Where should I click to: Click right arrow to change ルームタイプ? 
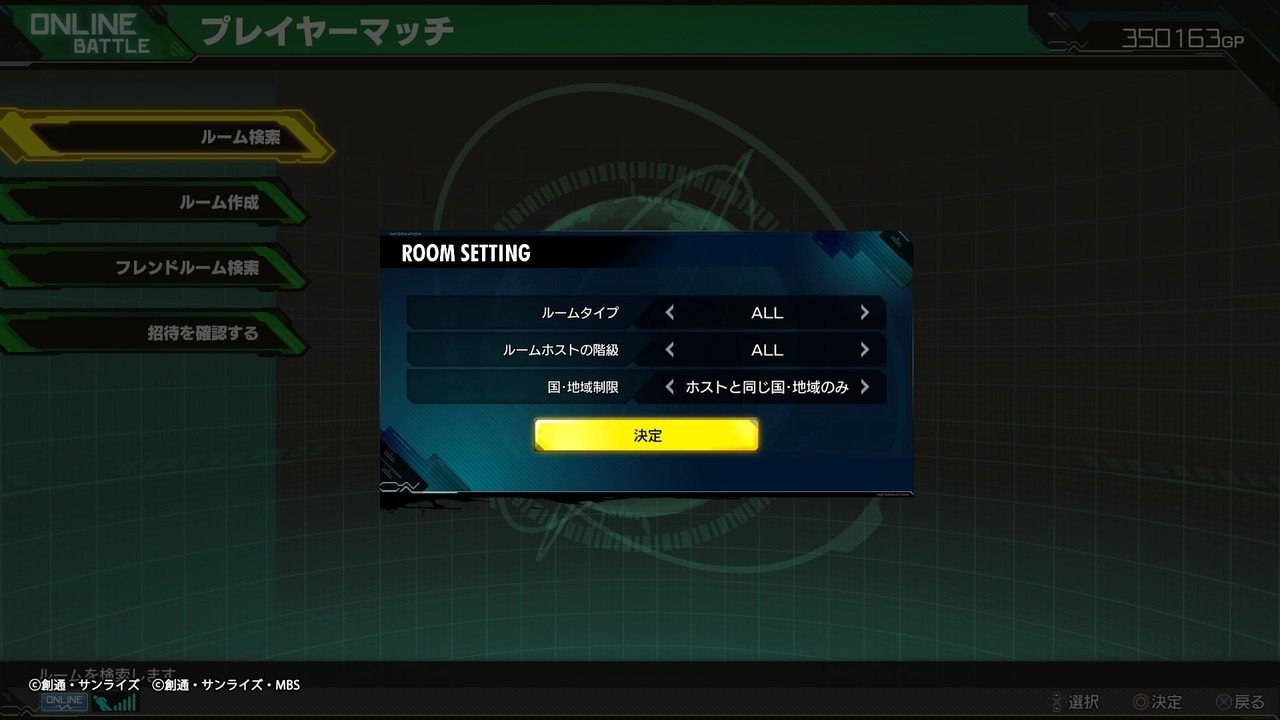(x=866, y=312)
